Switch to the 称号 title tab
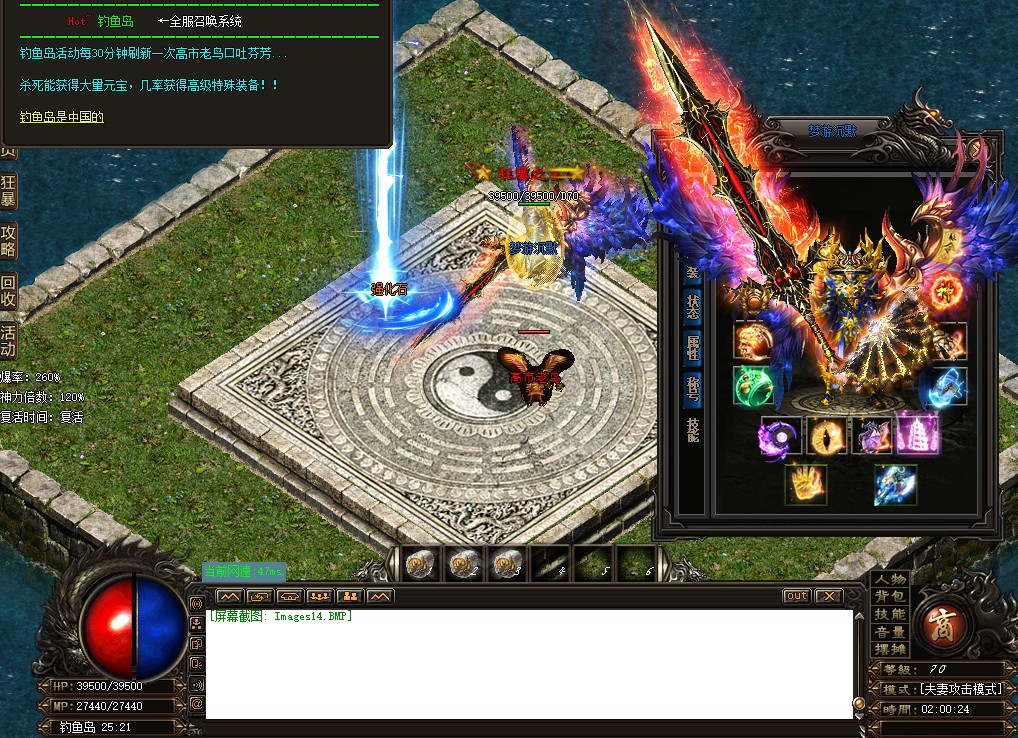Screen dimensions: 1018x738 coord(692,388)
